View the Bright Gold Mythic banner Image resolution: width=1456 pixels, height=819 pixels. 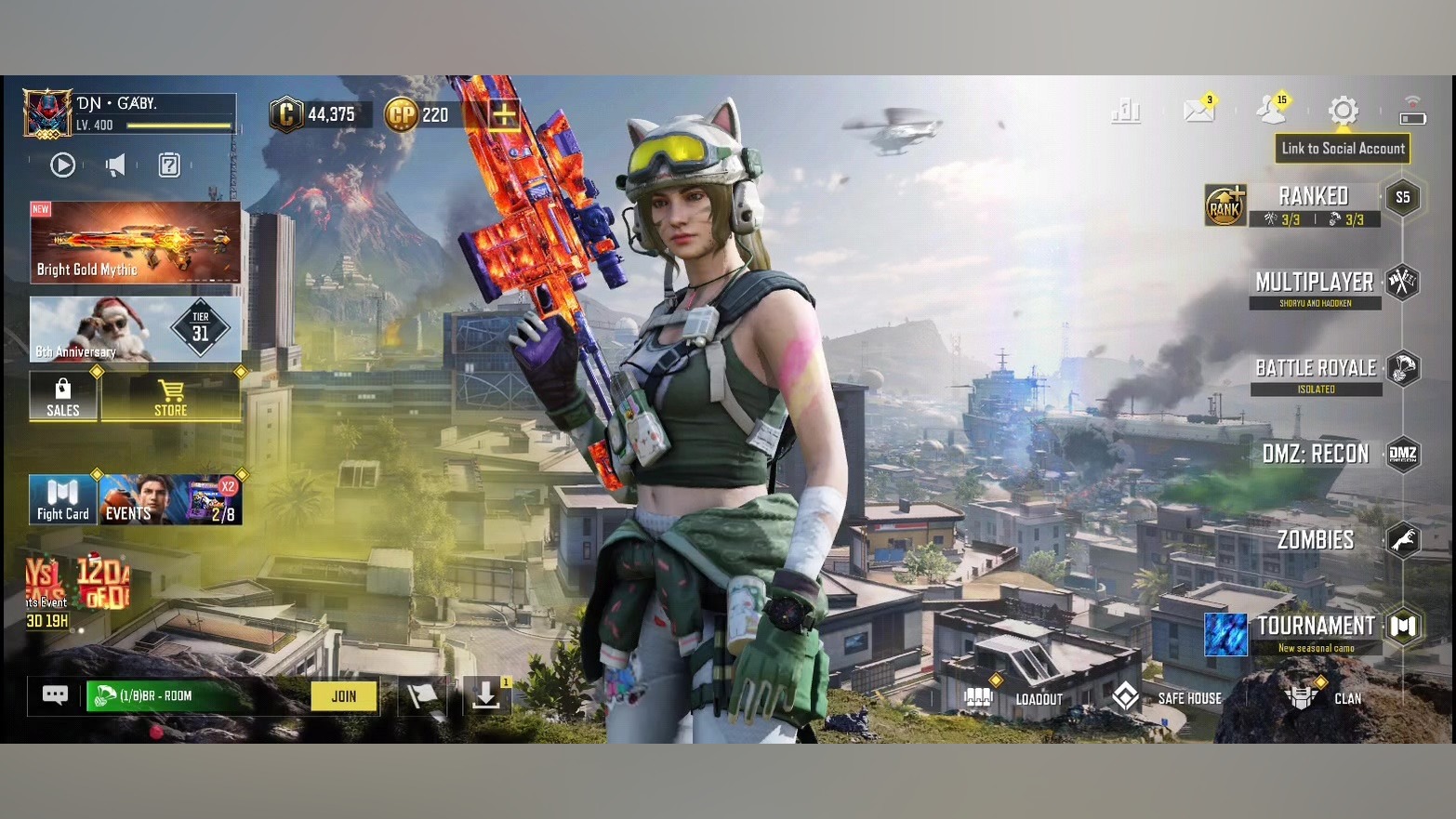click(x=135, y=243)
